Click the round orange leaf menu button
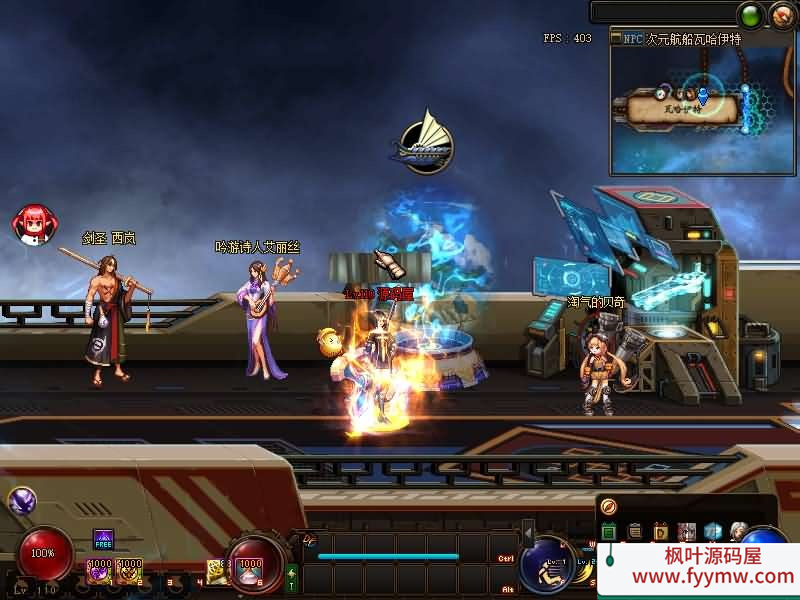800x600 pixels. pos(609,506)
